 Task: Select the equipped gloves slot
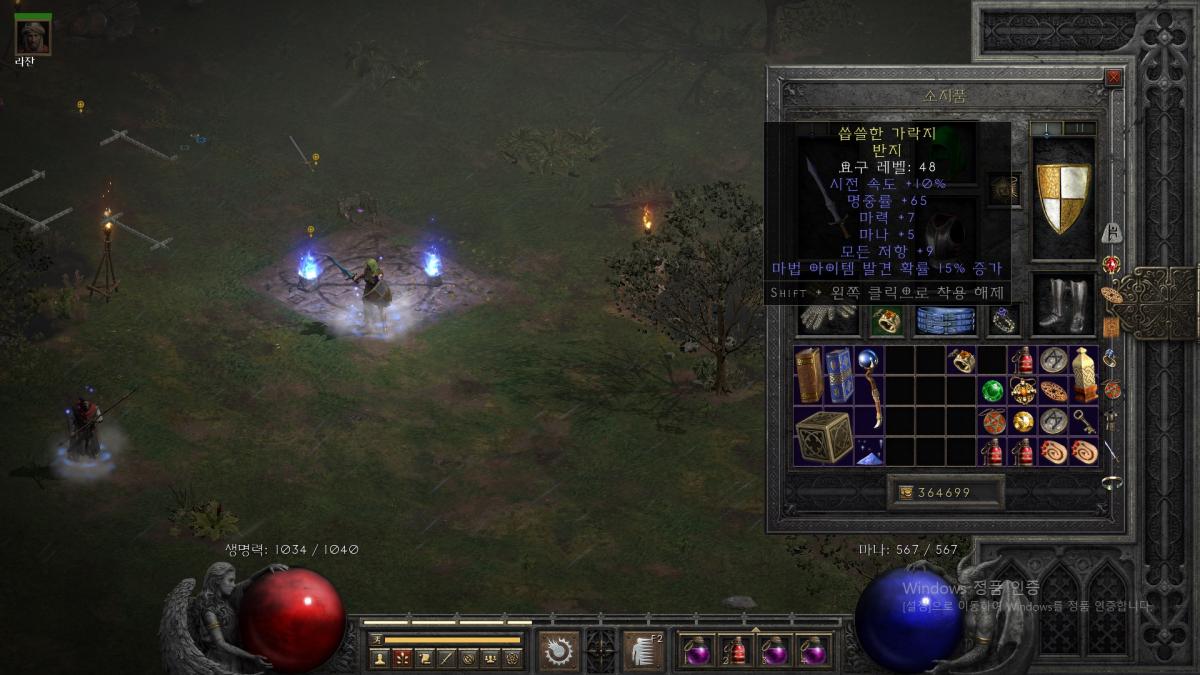(x=829, y=319)
